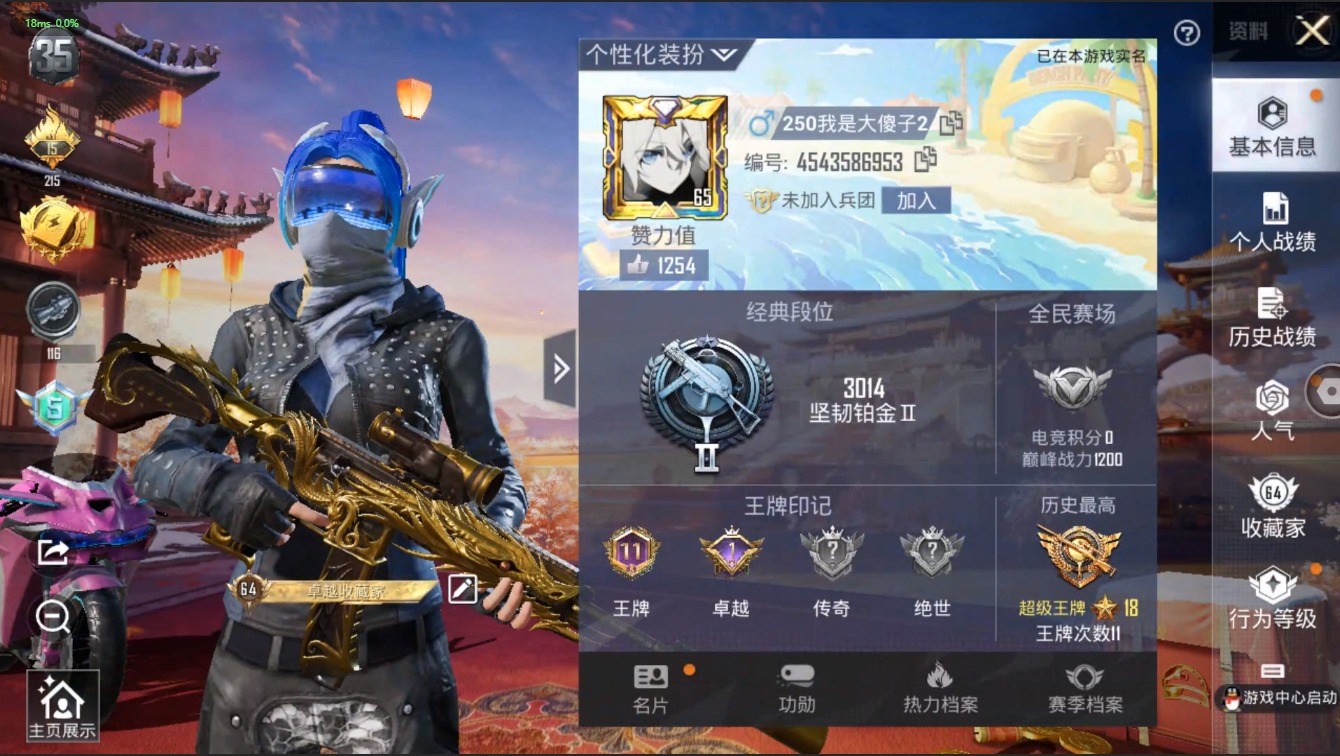Screen dimensions: 1340x756
Task: Open the 名片 section
Action: click(651, 689)
